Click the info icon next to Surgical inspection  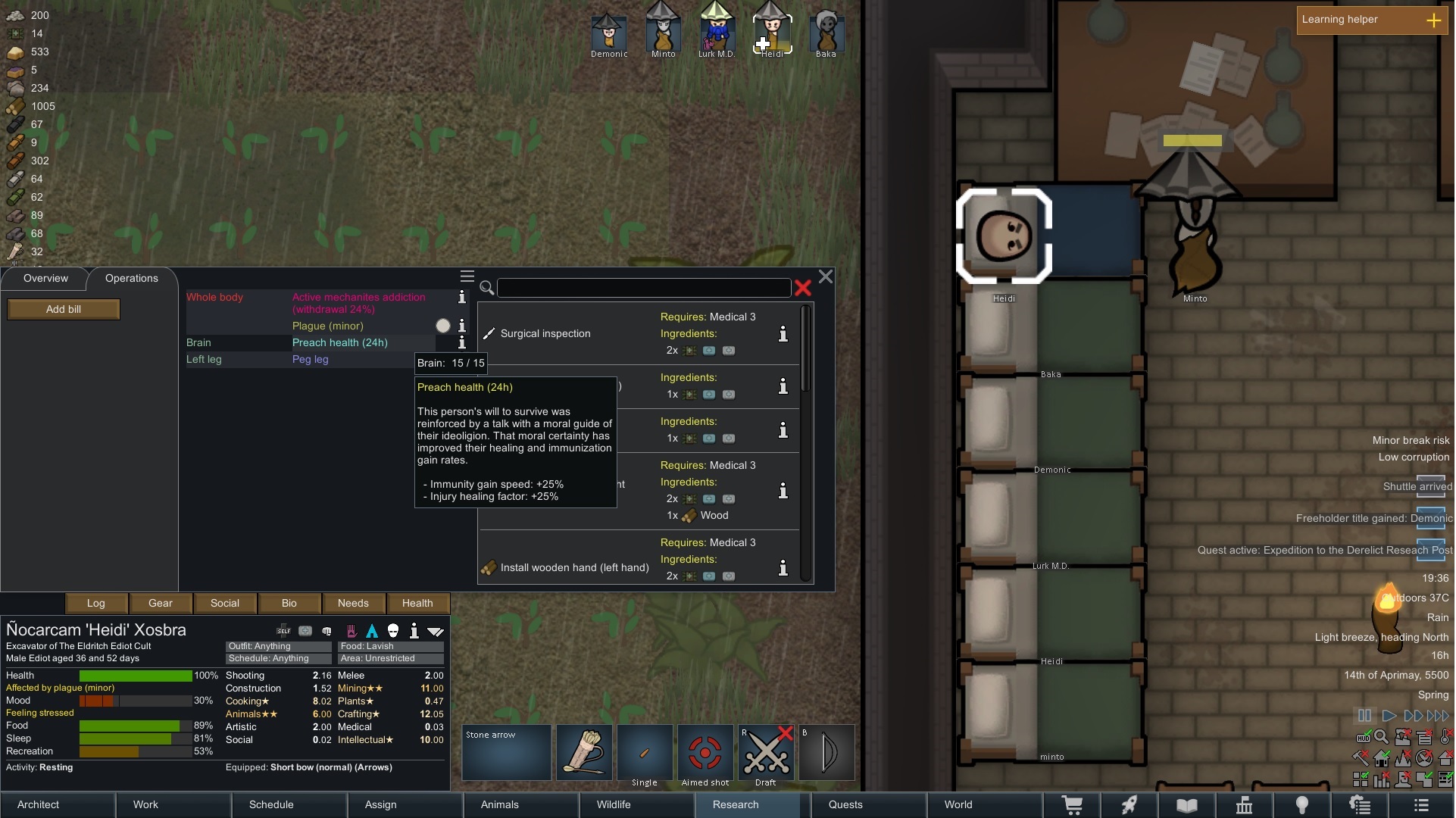click(x=783, y=334)
